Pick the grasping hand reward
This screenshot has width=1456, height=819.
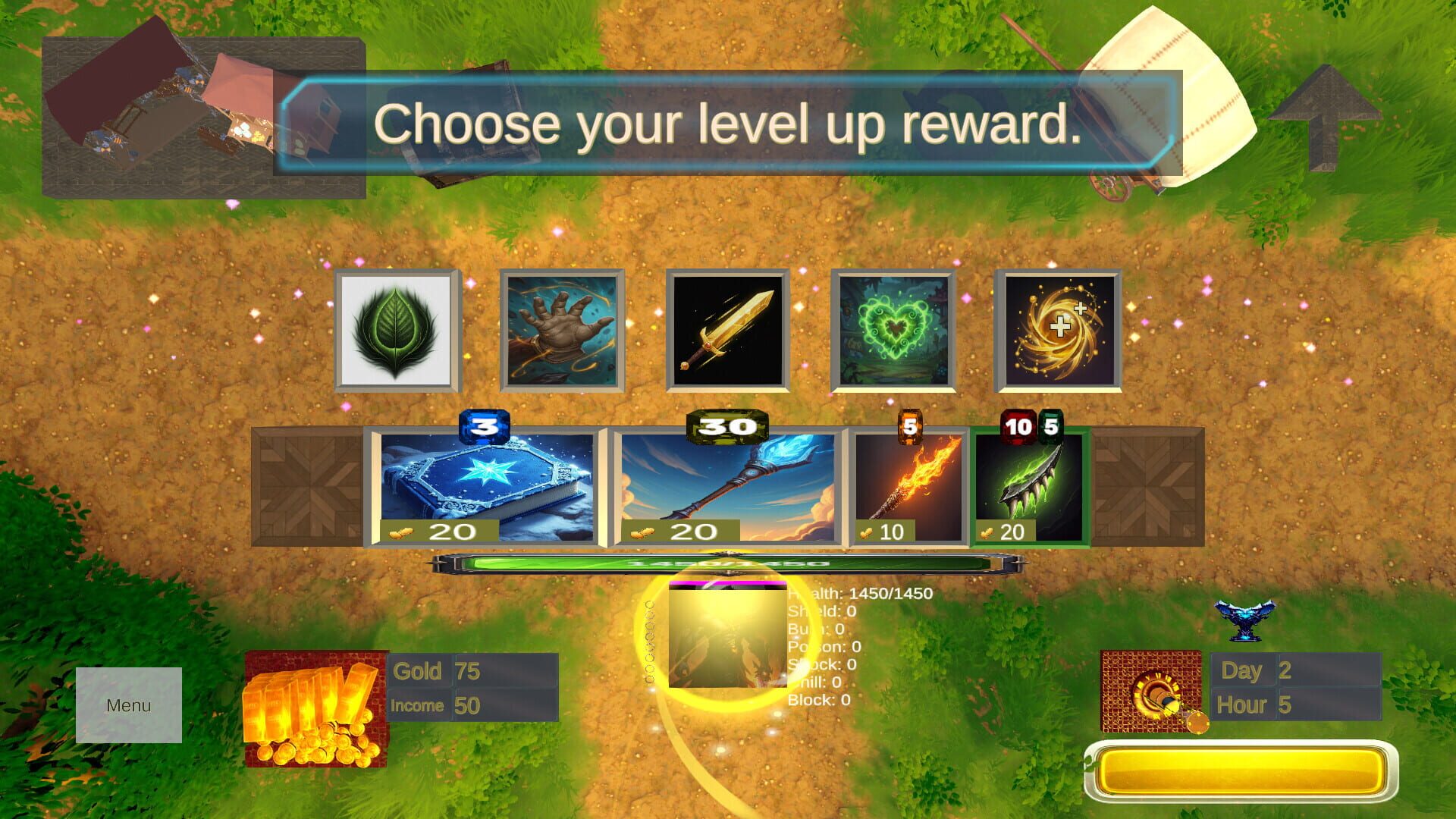pos(563,329)
